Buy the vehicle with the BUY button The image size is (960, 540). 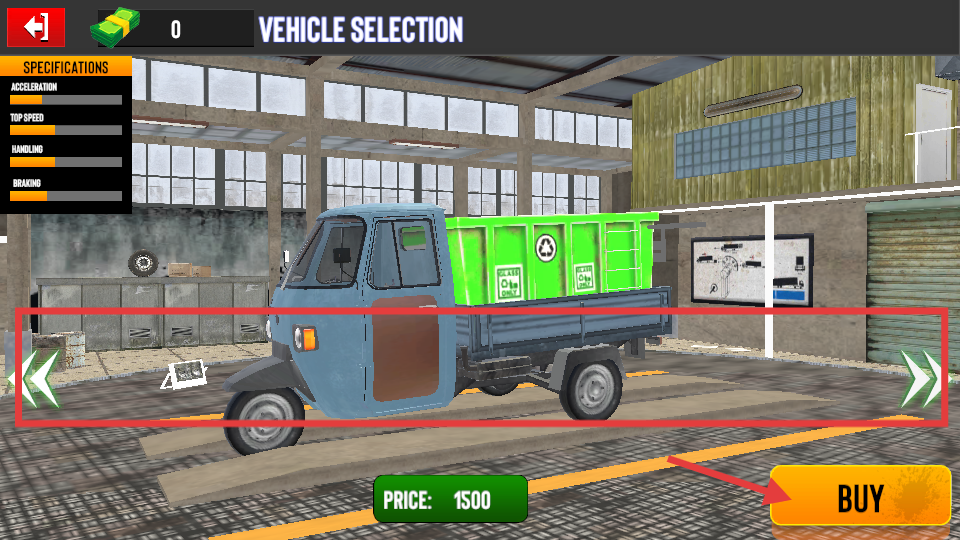[x=859, y=496]
